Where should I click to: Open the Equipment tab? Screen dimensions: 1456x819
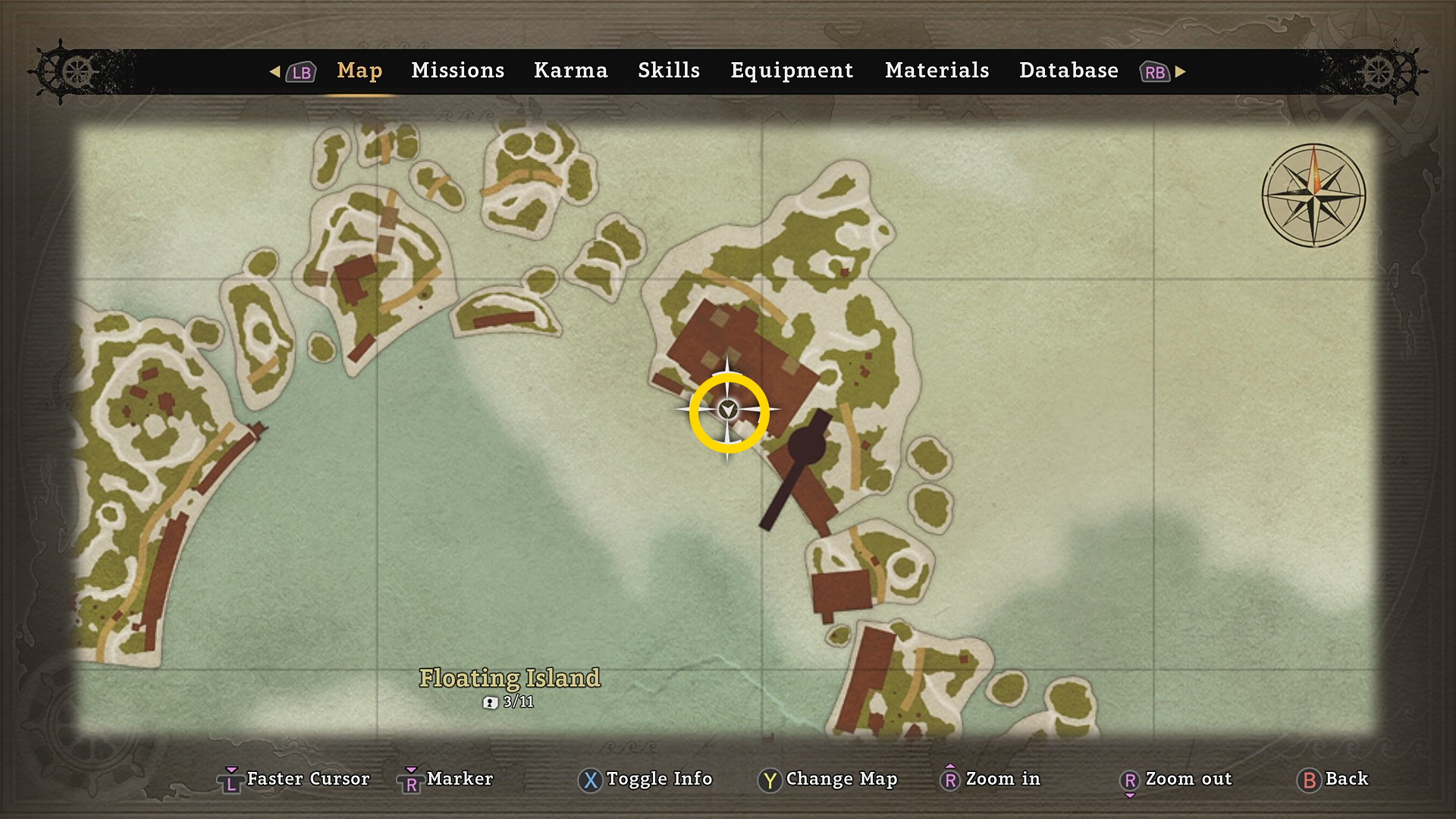point(791,71)
